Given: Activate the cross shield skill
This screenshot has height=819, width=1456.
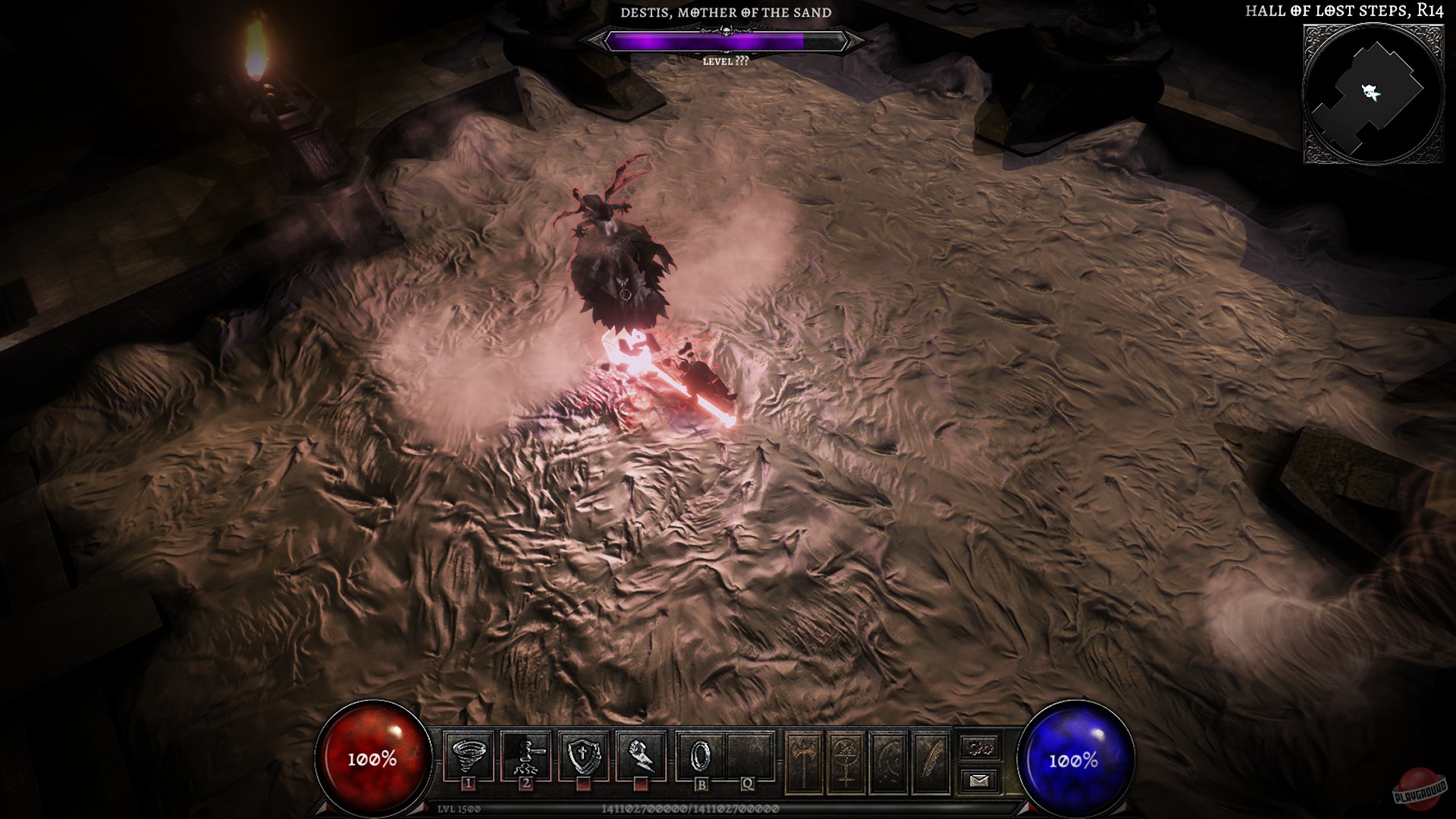Looking at the screenshot, I should click(584, 755).
